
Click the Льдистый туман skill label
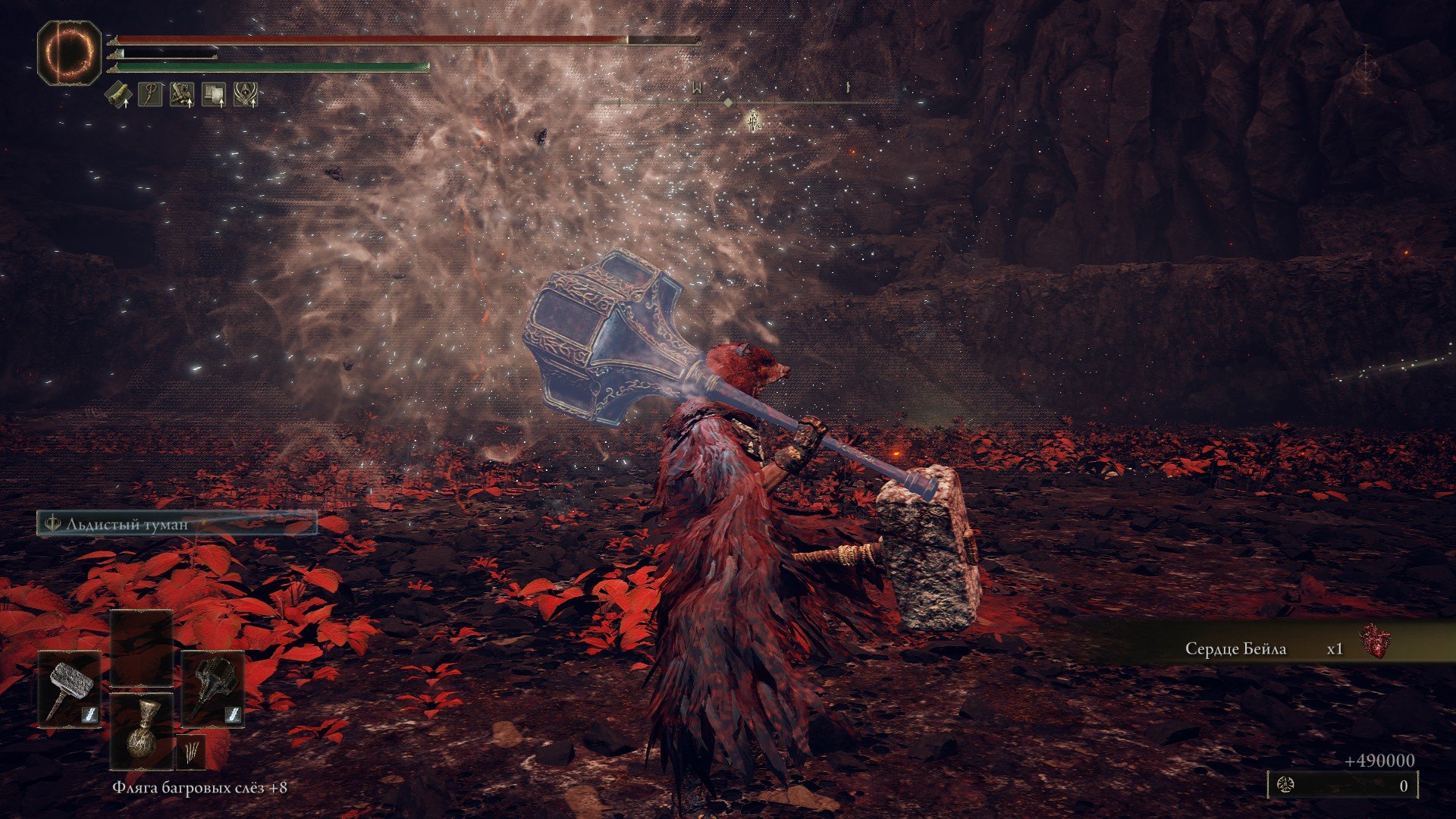pos(177,524)
